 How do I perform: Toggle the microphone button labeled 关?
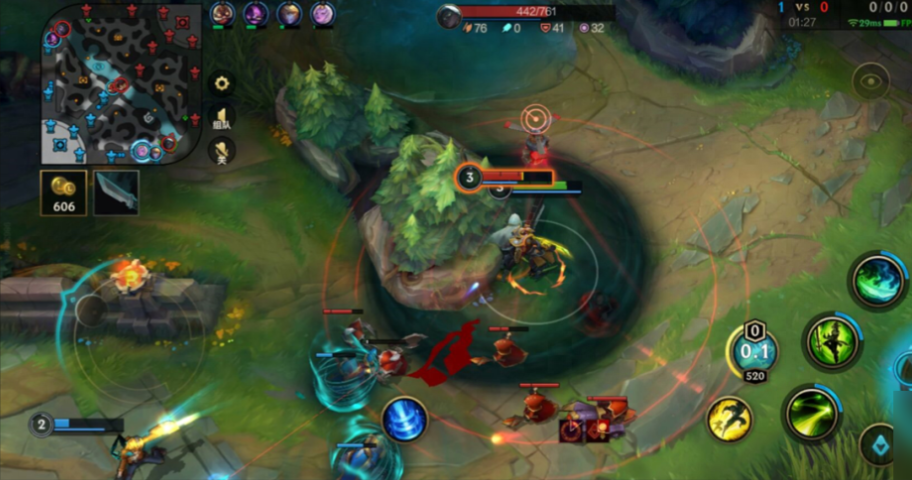pos(222,151)
